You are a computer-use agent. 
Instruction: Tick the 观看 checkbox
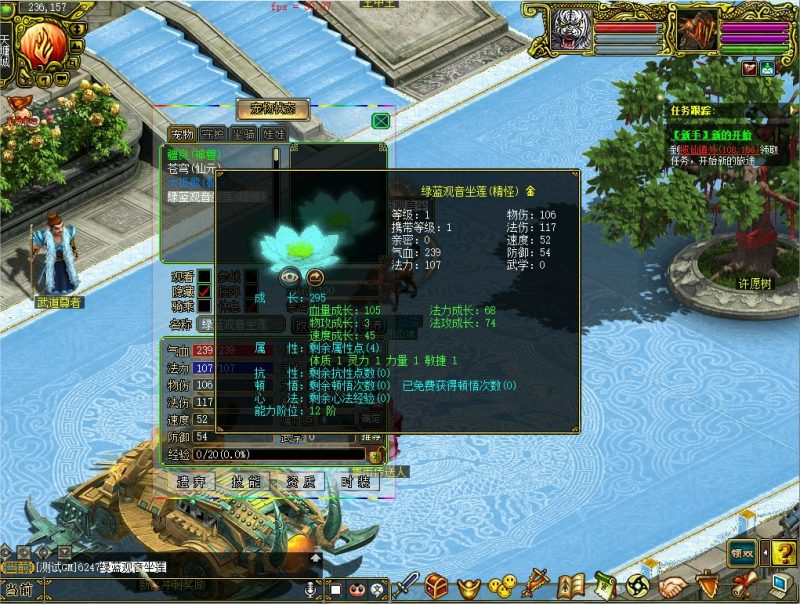coord(205,276)
